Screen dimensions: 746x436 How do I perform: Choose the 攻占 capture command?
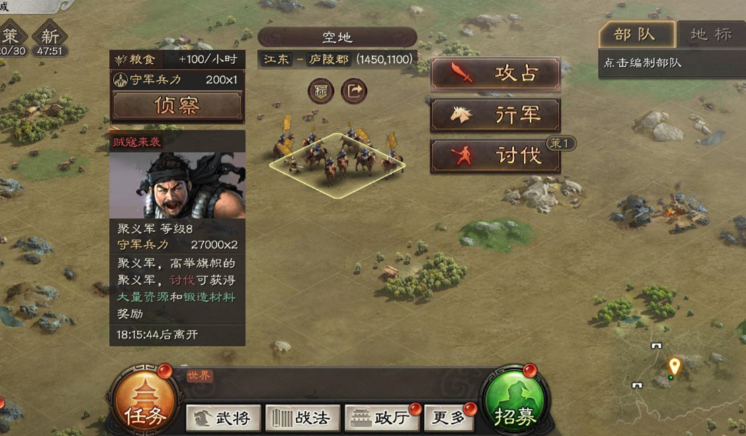(x=495, y=73)
